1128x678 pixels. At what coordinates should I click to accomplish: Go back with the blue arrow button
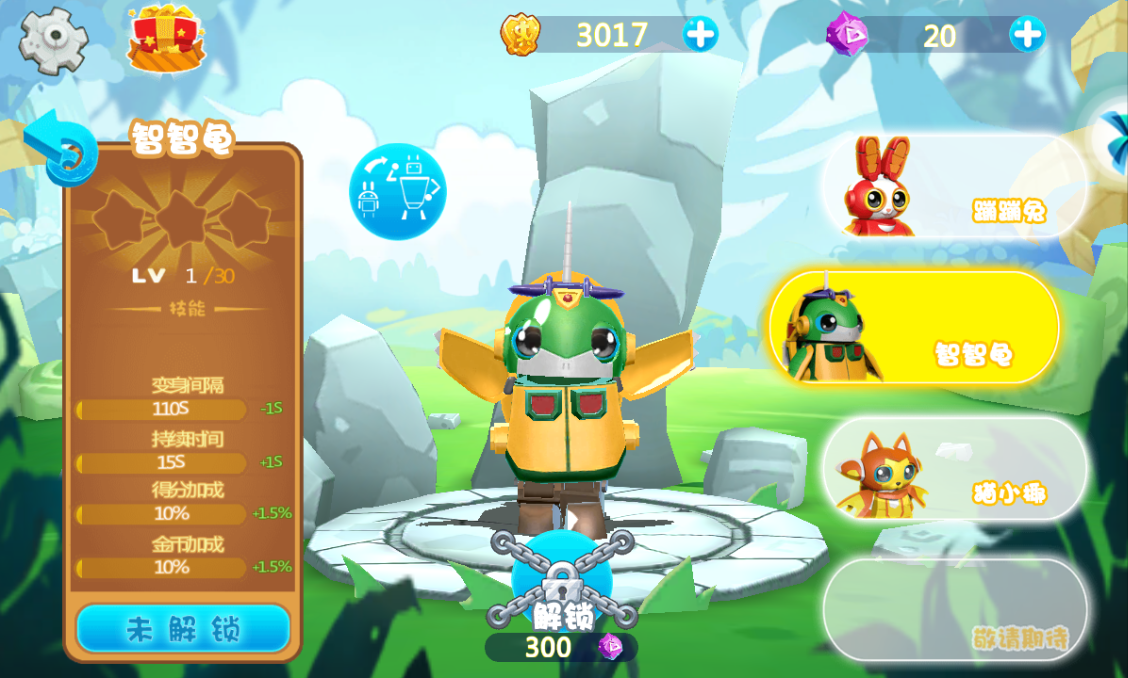[60, 148]
